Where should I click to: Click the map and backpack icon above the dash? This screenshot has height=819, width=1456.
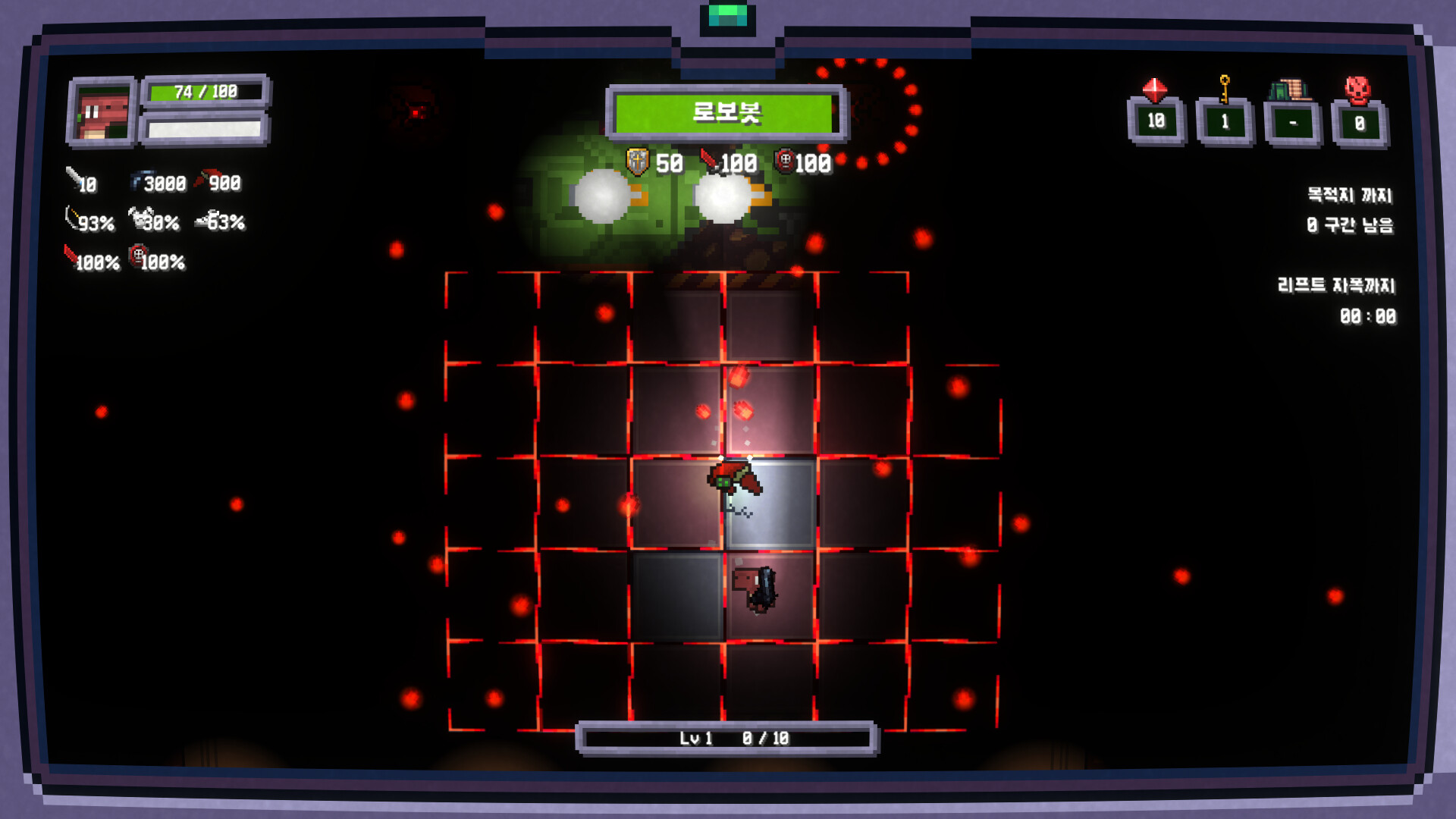1291,89
